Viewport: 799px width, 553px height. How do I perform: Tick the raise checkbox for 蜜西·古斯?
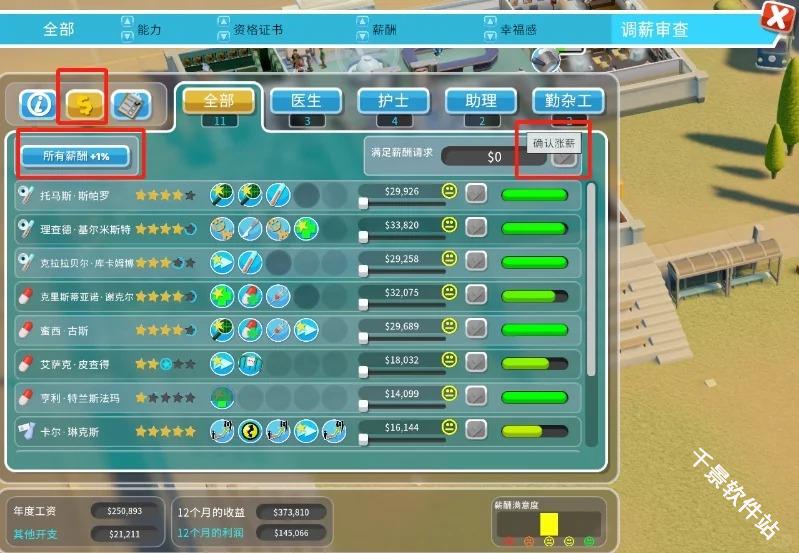coord(477,329)
